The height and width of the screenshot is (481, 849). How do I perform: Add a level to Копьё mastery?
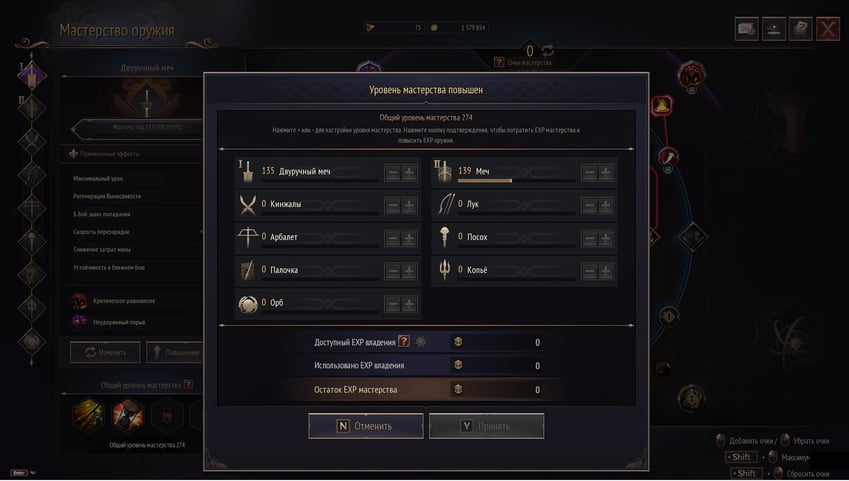605,271
